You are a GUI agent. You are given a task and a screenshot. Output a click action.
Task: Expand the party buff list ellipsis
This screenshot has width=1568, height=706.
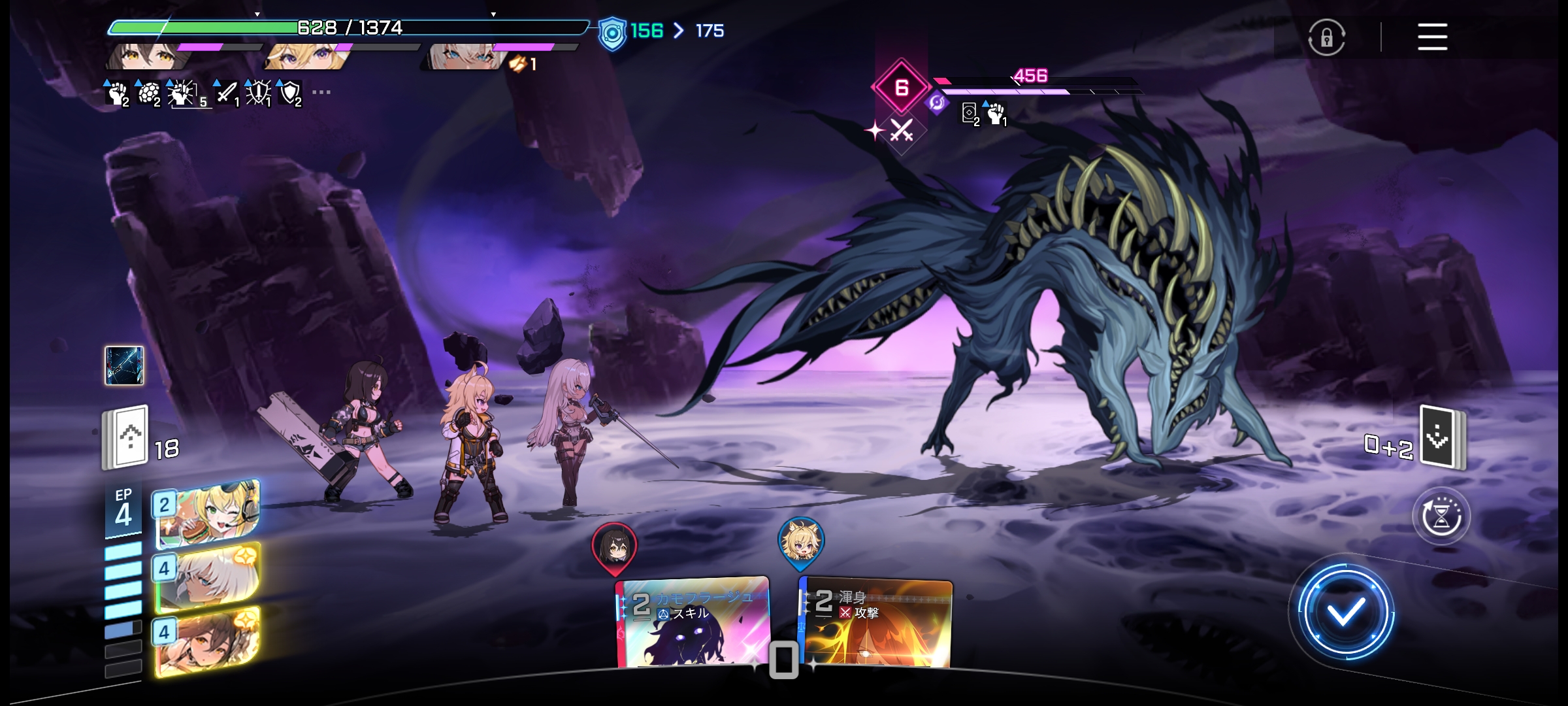(321, 92)
